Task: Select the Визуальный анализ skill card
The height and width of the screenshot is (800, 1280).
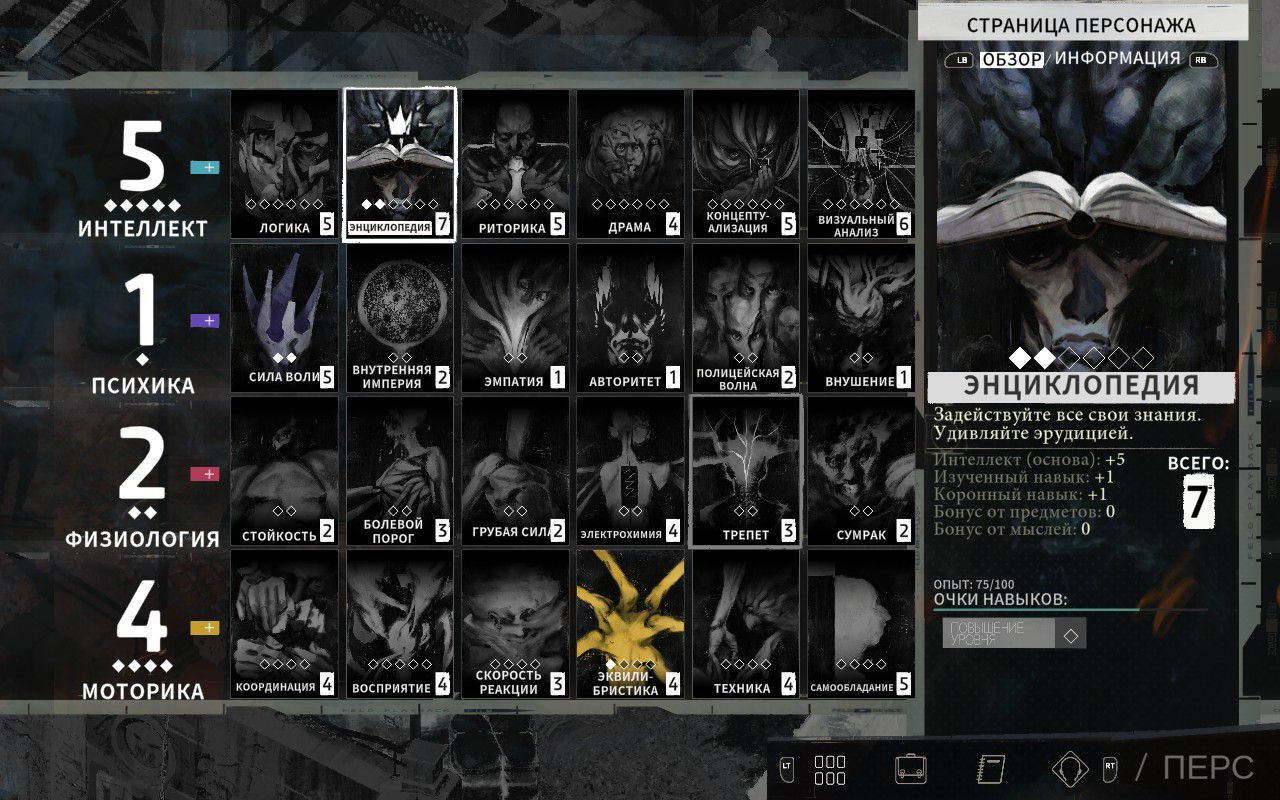Action: 861,165
